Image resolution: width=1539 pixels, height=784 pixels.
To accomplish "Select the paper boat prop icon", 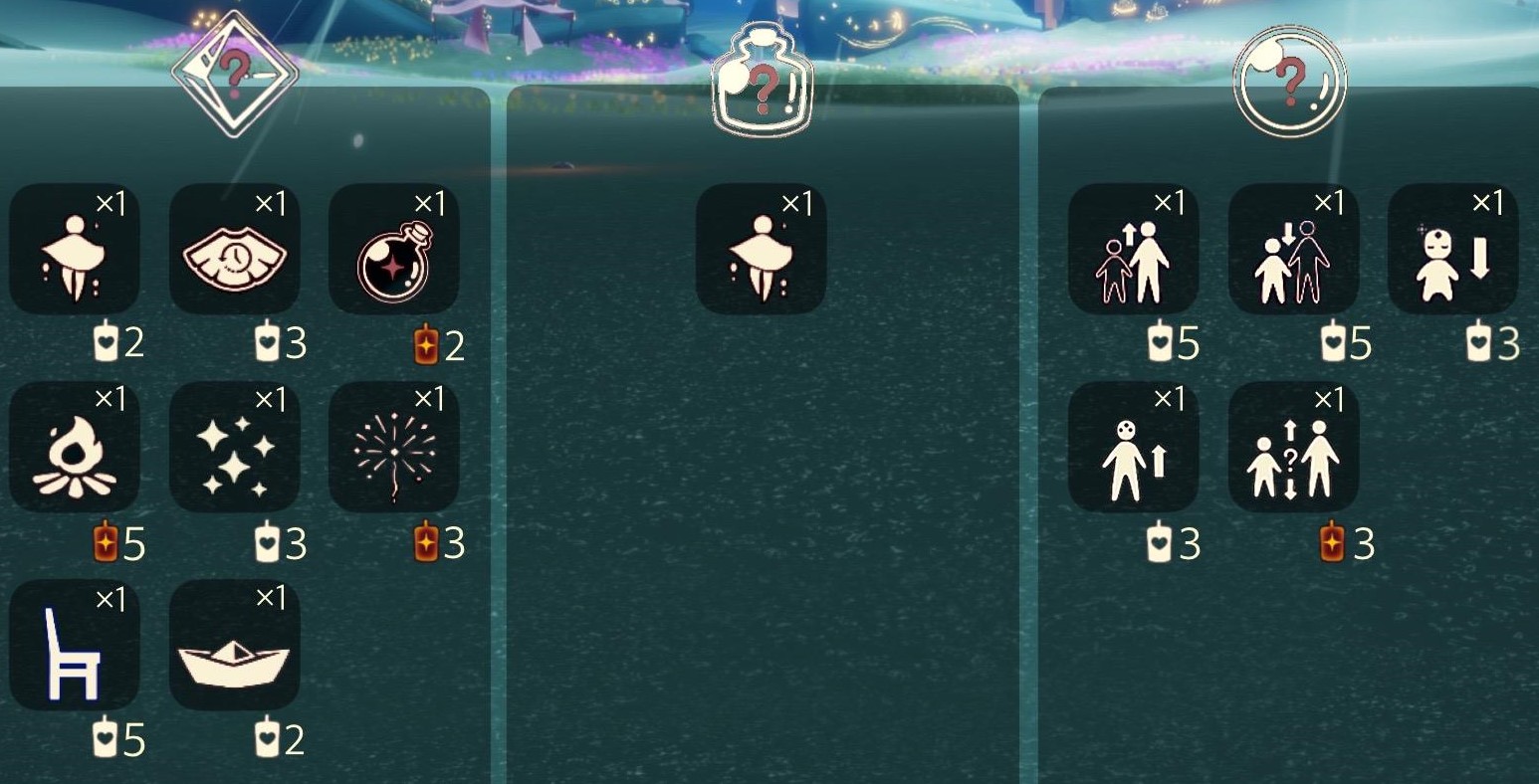I will (x=234, y=645).
